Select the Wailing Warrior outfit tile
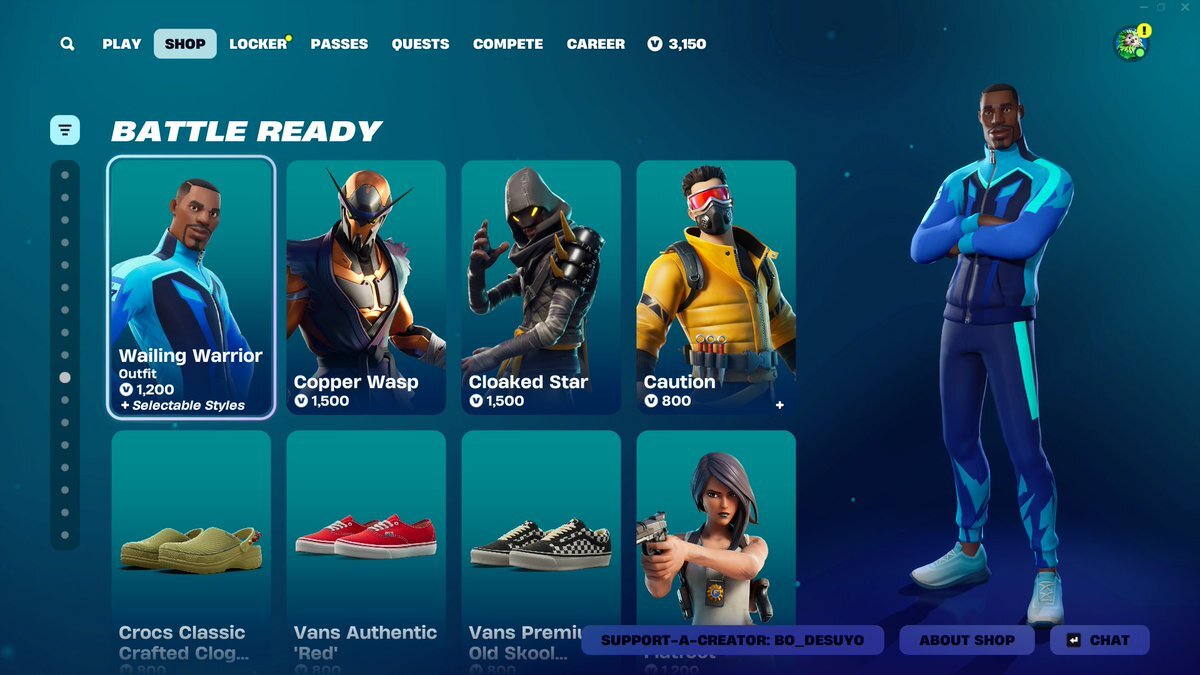 click(191, 287)
